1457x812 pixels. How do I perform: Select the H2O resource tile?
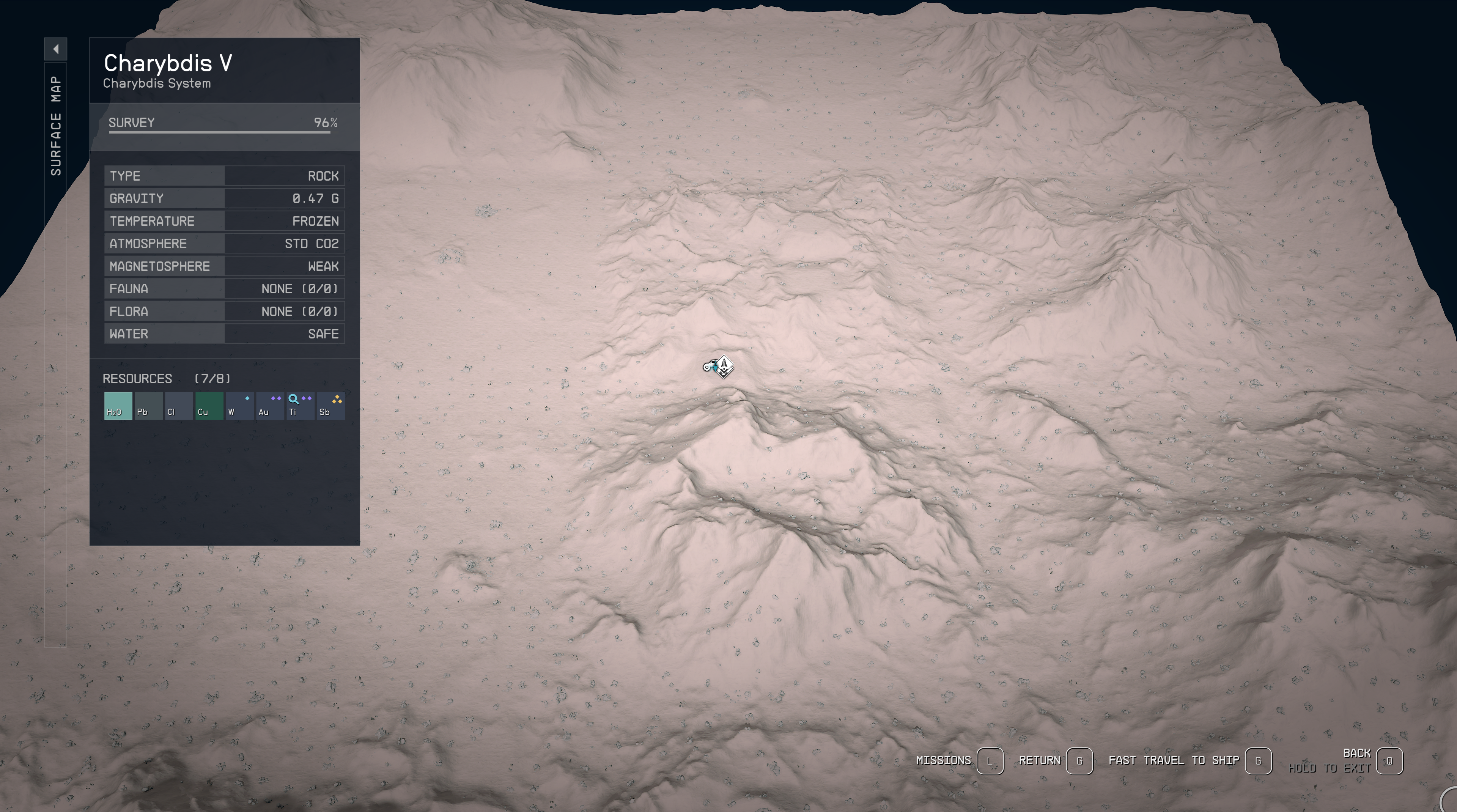(118, 406)
